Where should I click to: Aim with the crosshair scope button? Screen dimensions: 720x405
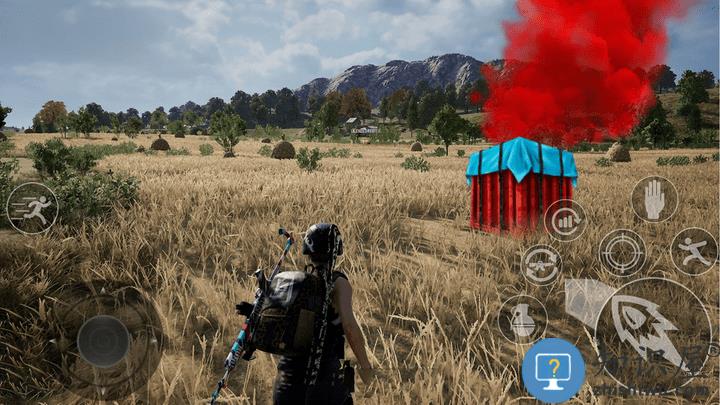[x=622, y=252]
